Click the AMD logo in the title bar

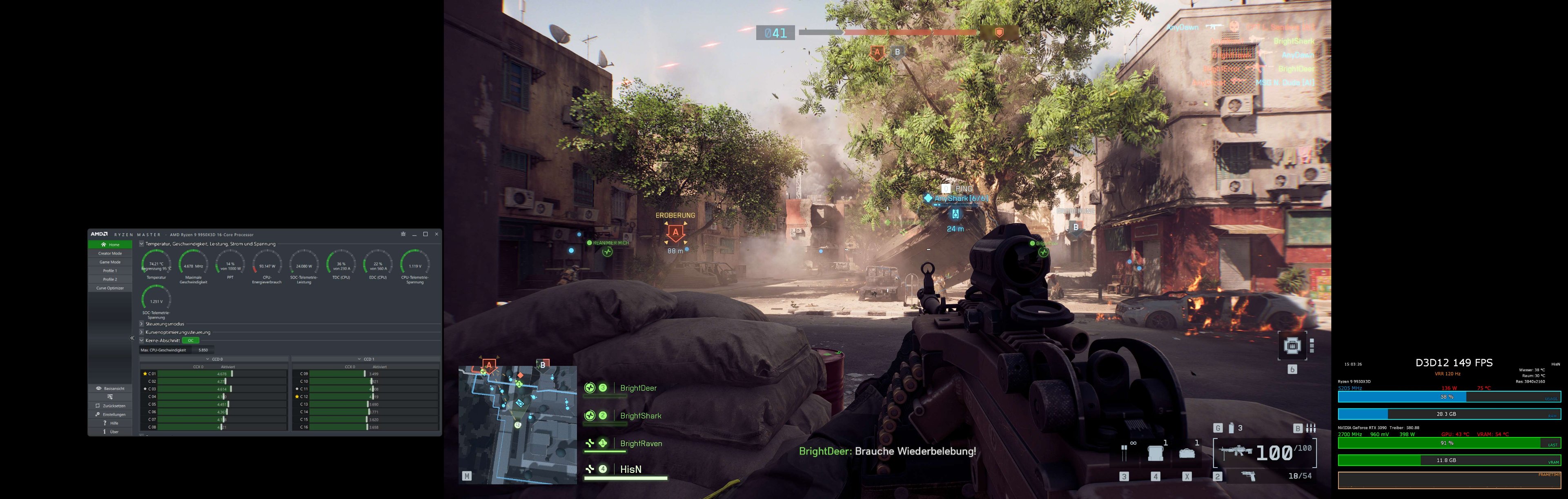100,234
